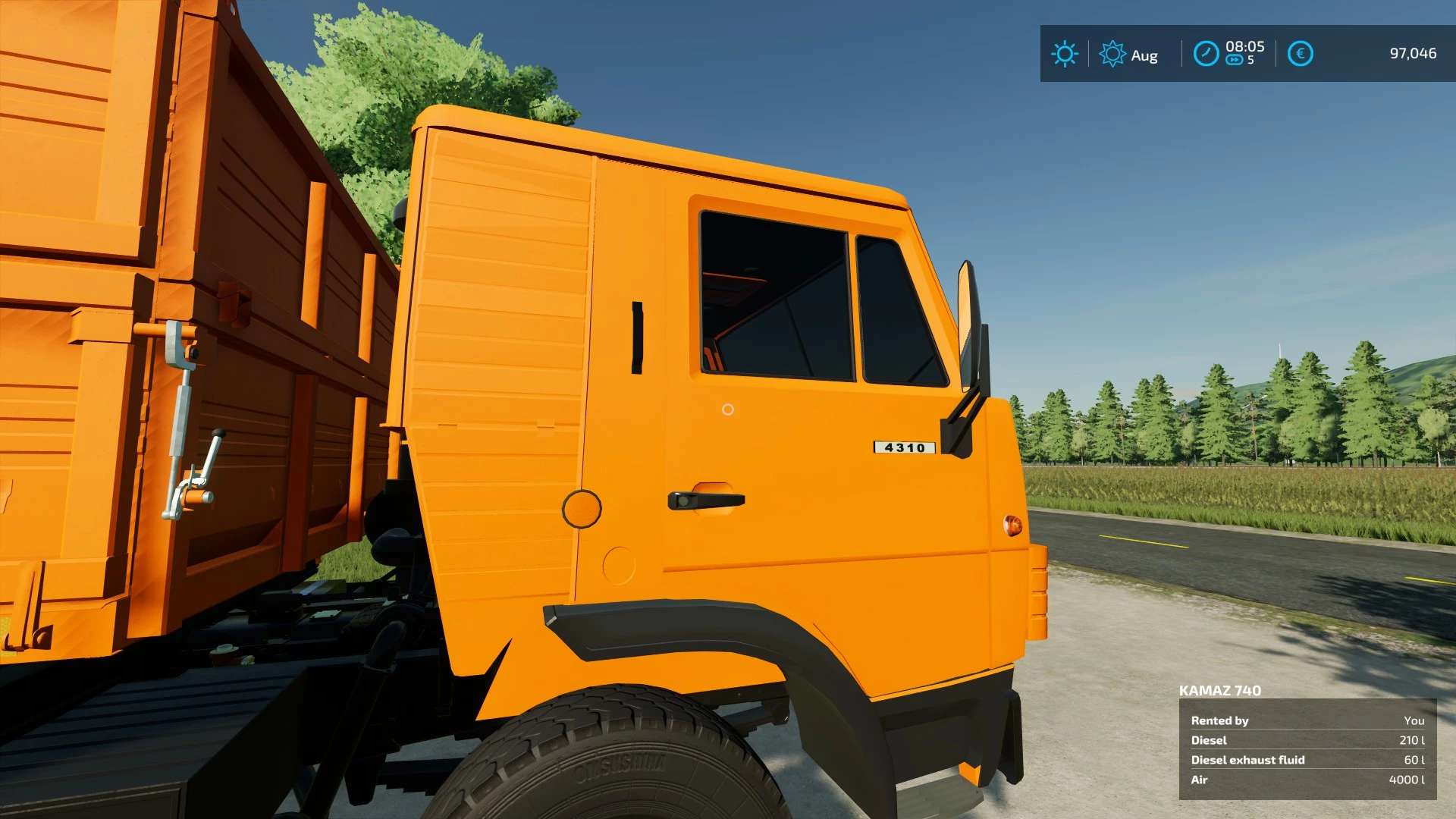Open the euro money balance icon
The height and width of the screenshot is (819, 1456).
tap(1300, 54)
